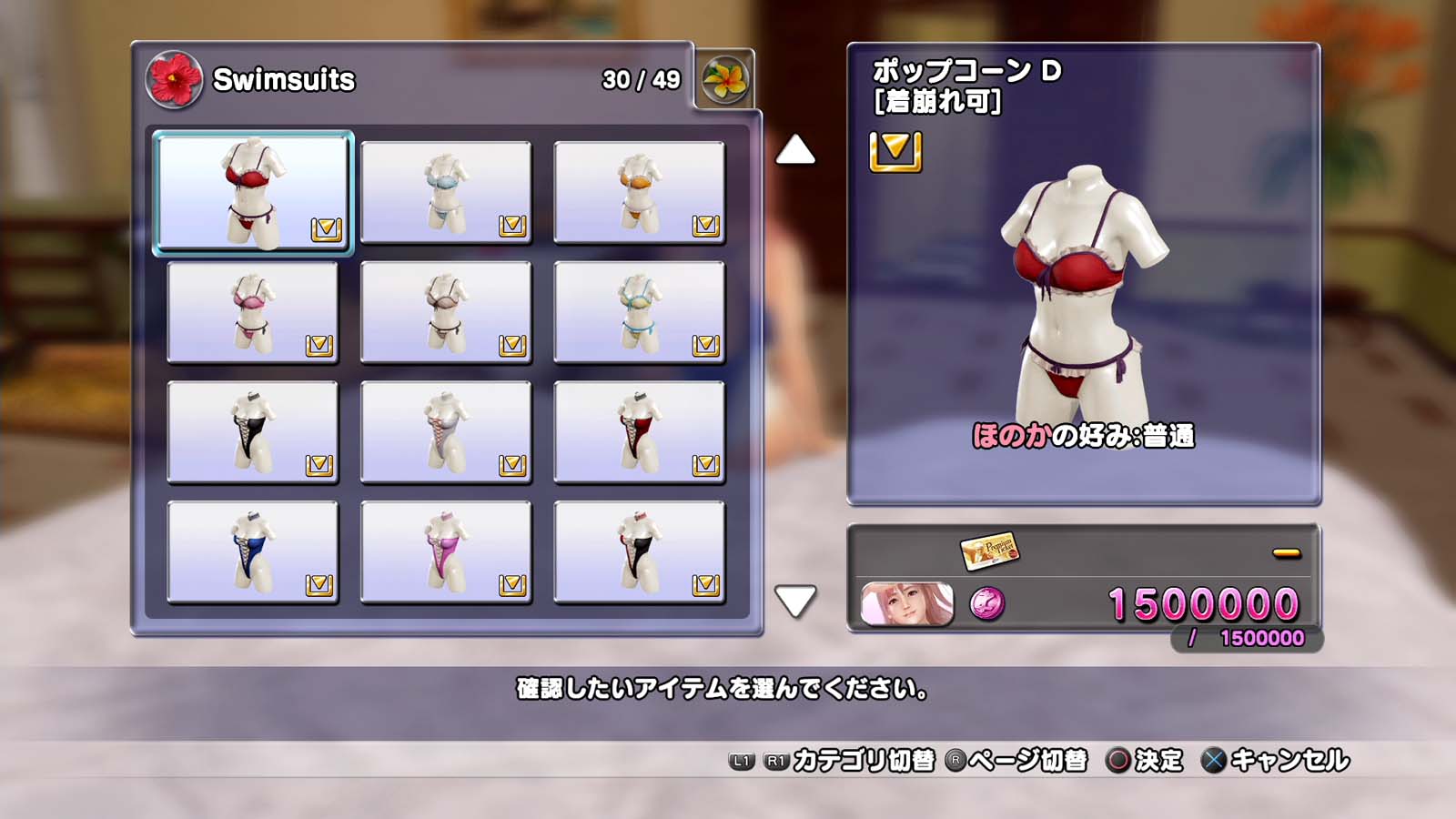Select the pink bikini swimsuit
Screen dimensions: 1456x819
[x=252, y=312]
